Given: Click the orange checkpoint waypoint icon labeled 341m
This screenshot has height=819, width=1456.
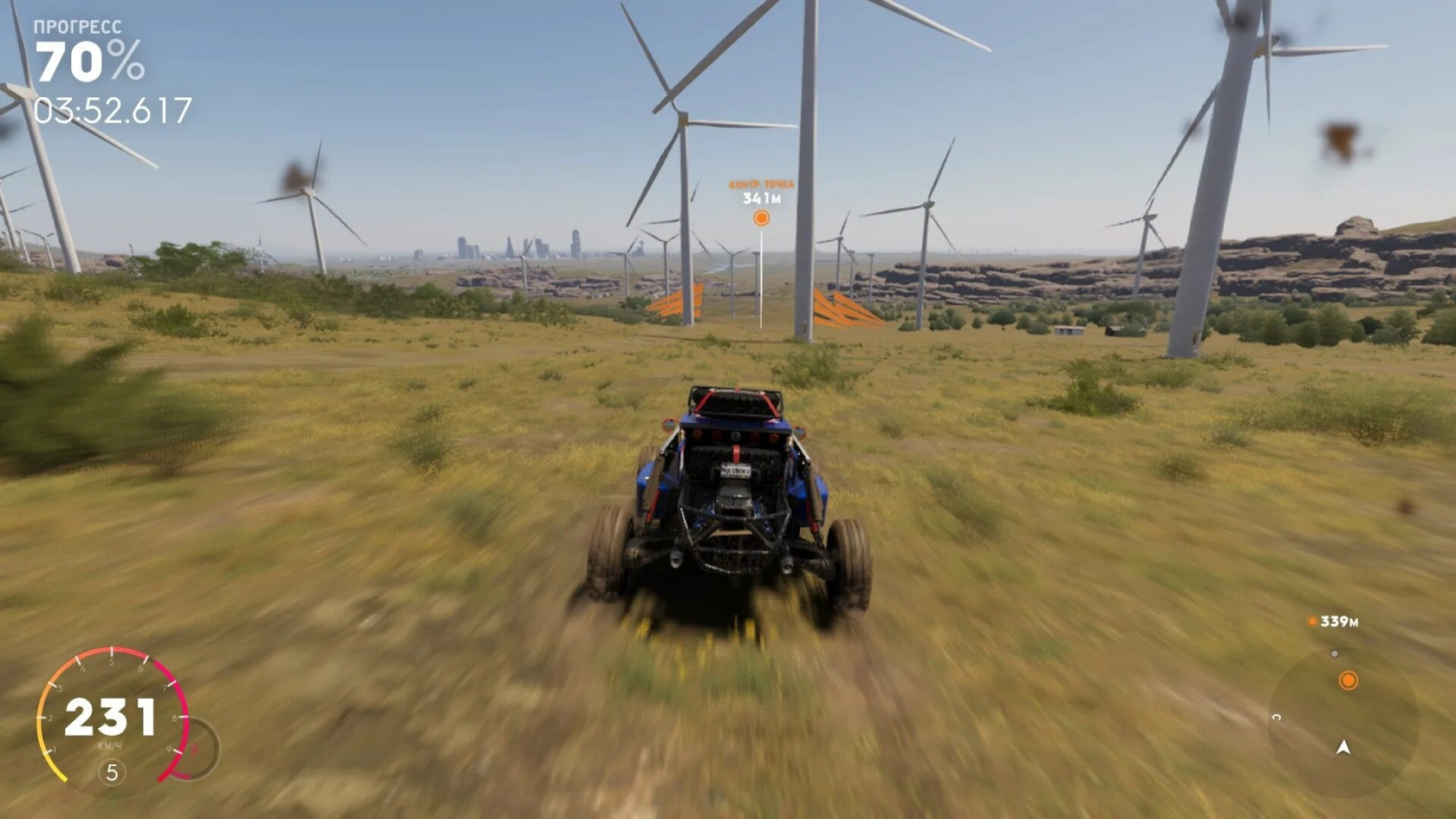Looking at the screenshot, I should 761,218.
